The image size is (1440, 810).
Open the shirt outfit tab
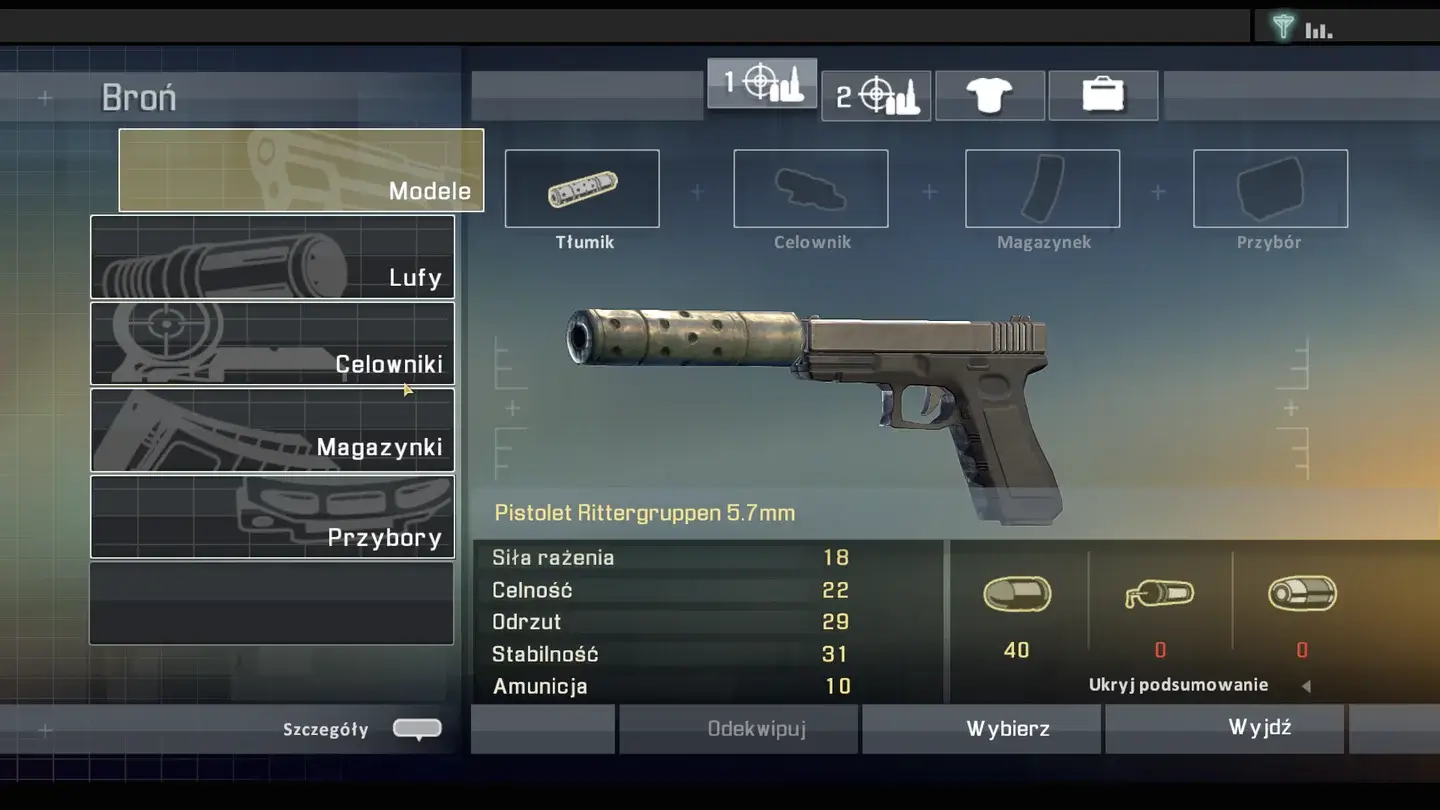[x=990, y=96]
